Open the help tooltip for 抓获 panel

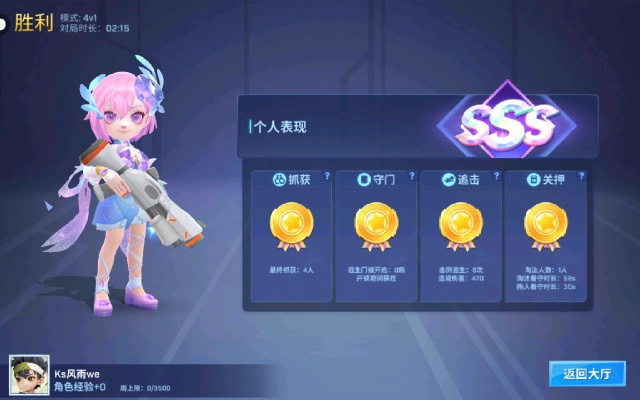click(x=326, y=176)
